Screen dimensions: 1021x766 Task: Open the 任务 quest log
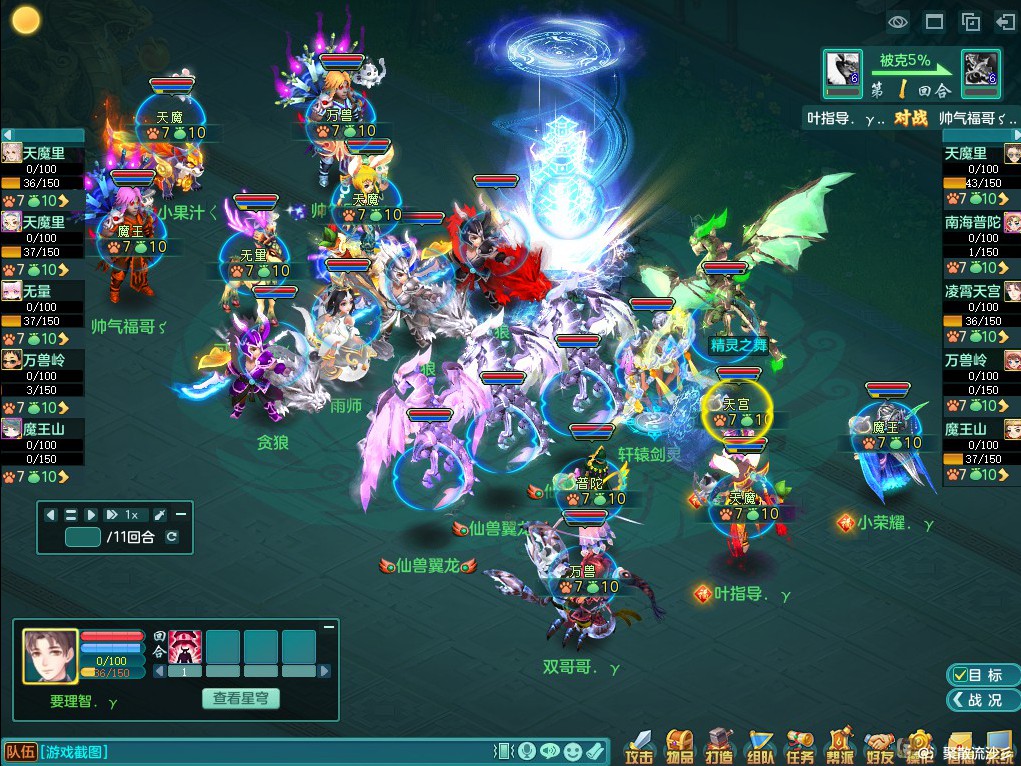click(800, 746)
